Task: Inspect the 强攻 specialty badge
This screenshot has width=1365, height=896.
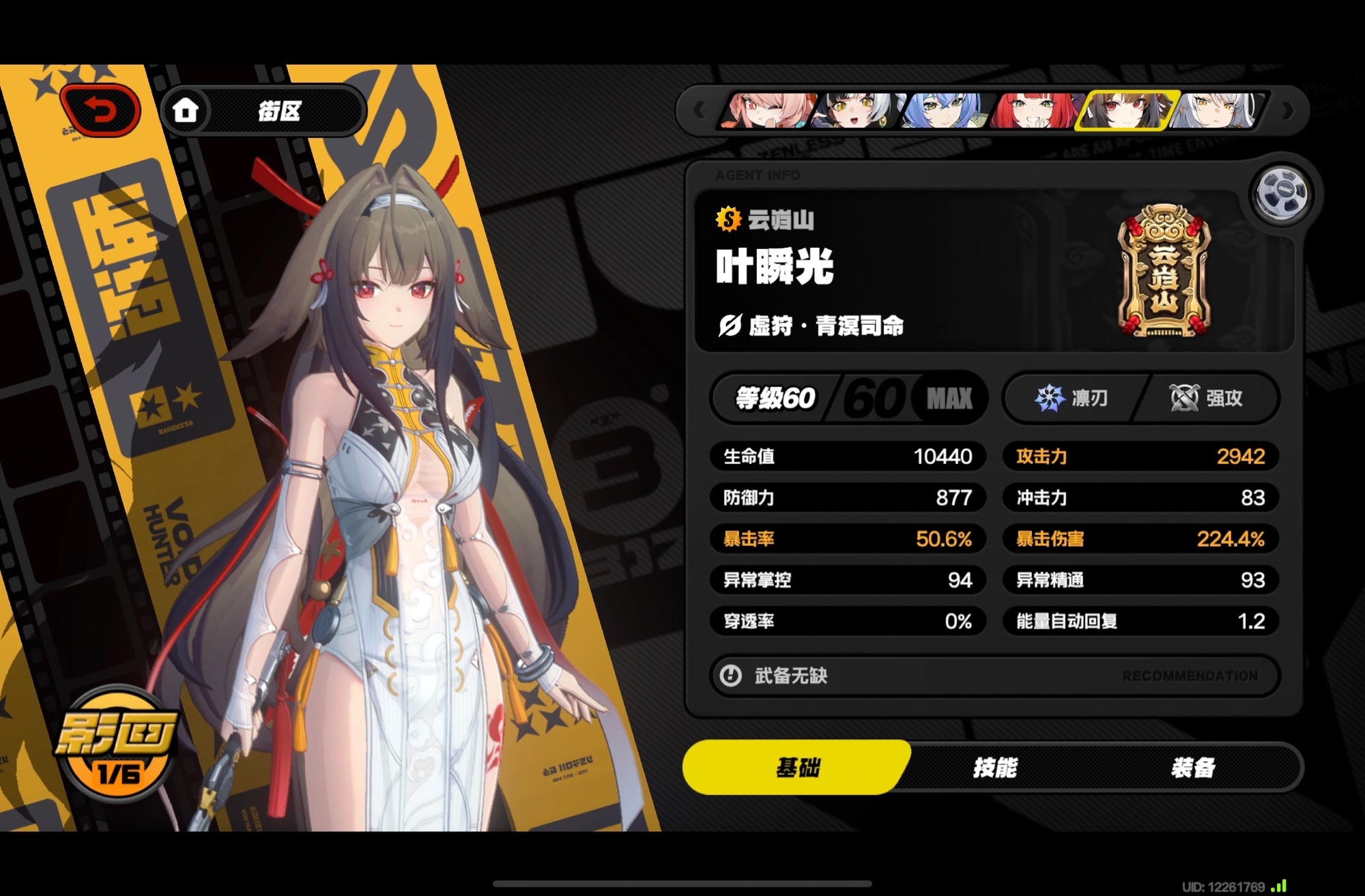Action: tap(1207, 398)
